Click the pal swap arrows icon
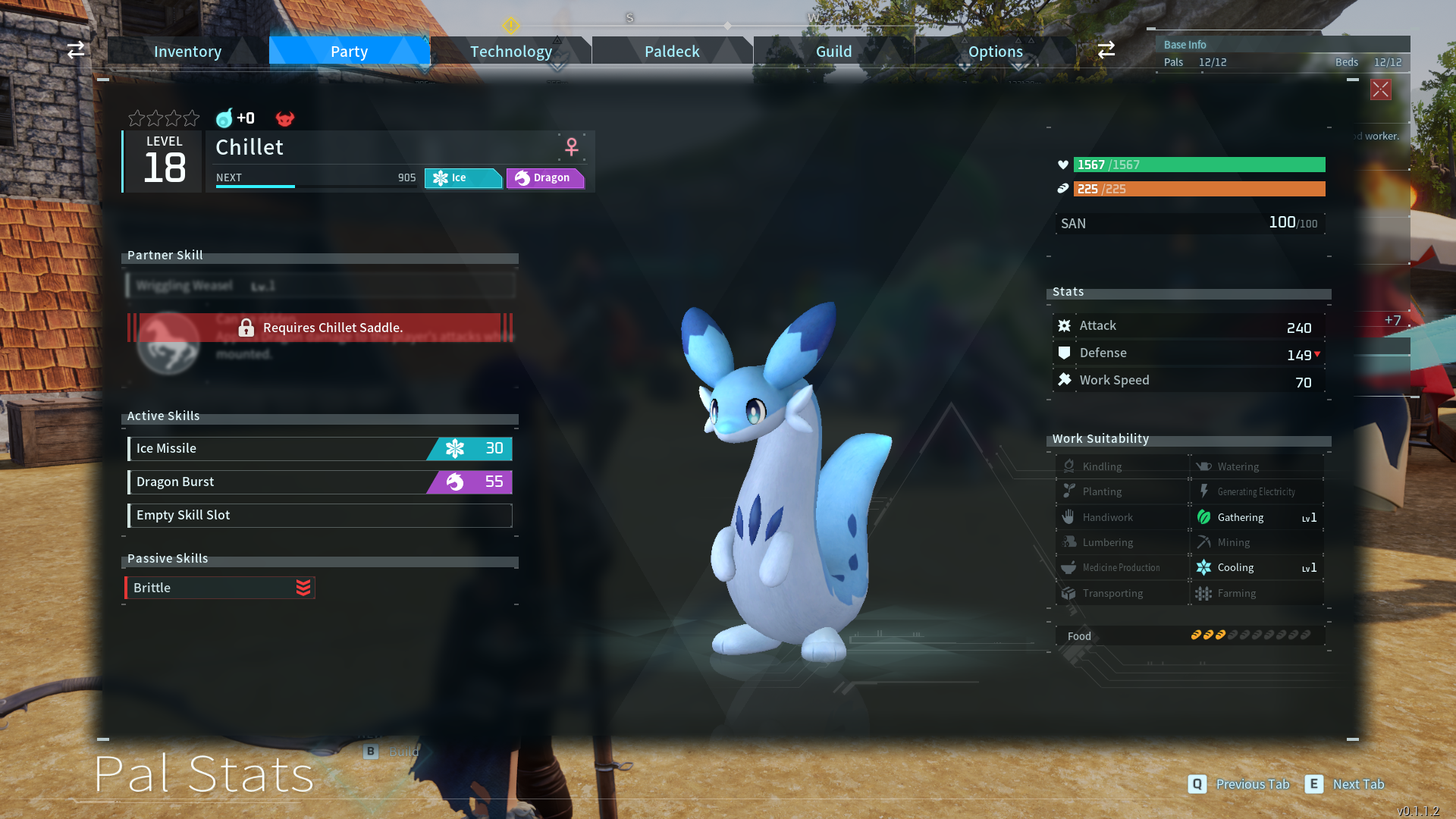 point(75,50)
